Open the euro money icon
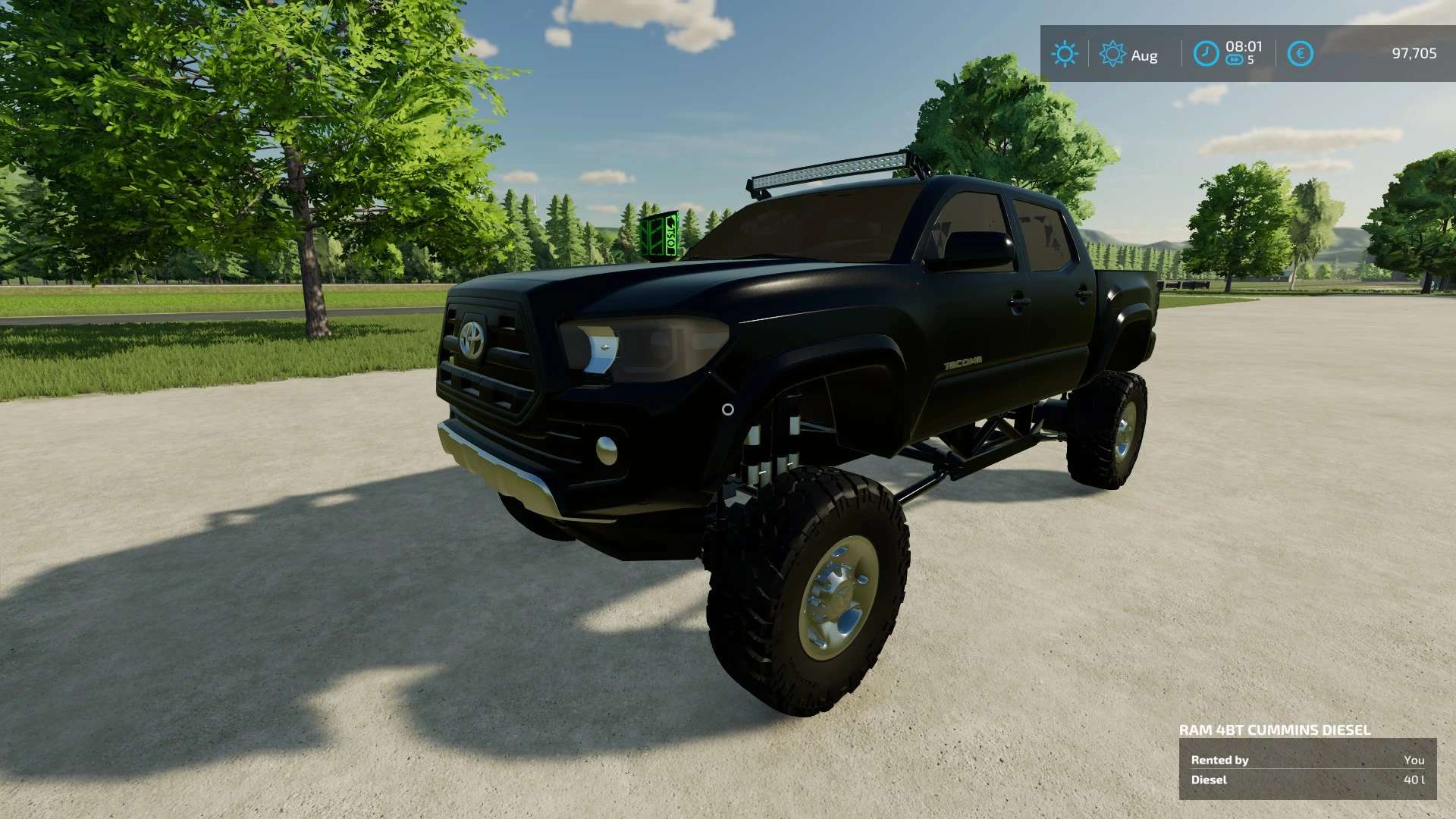The image size is (1456, 819). [1300, 54]
